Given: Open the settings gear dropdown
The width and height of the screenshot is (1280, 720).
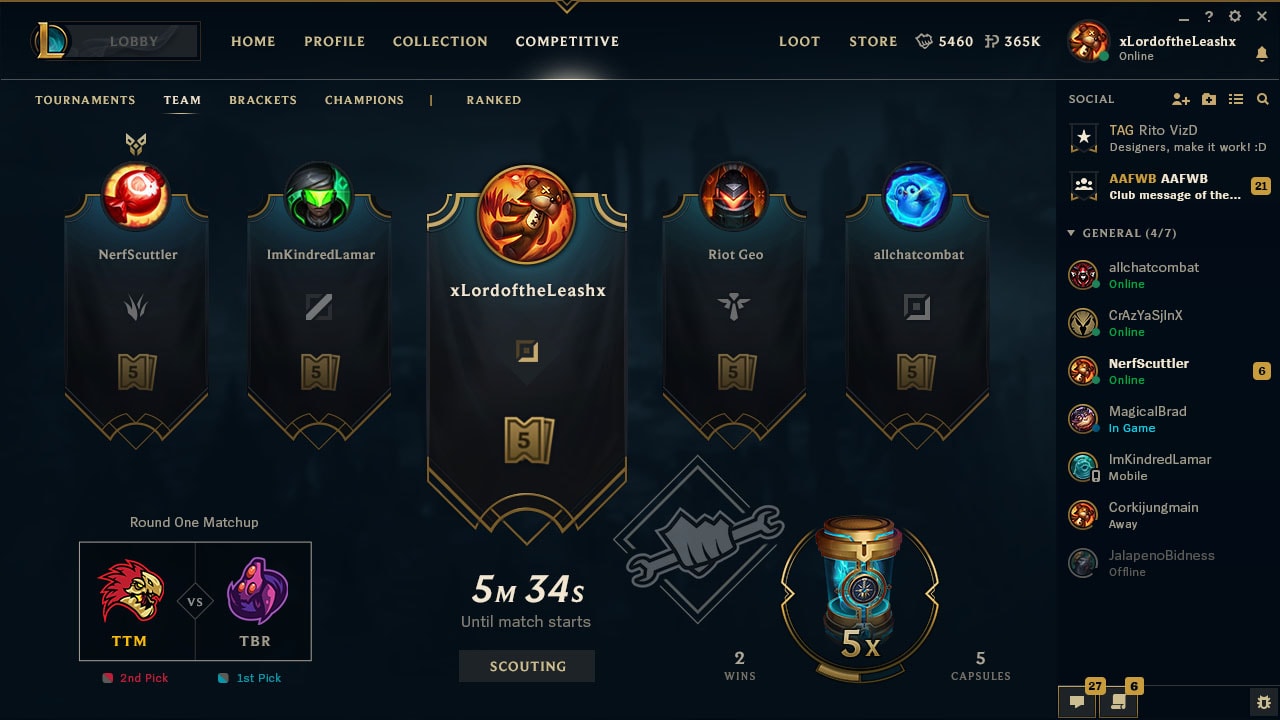Looking at the screenshot, I should (1234, 16).
